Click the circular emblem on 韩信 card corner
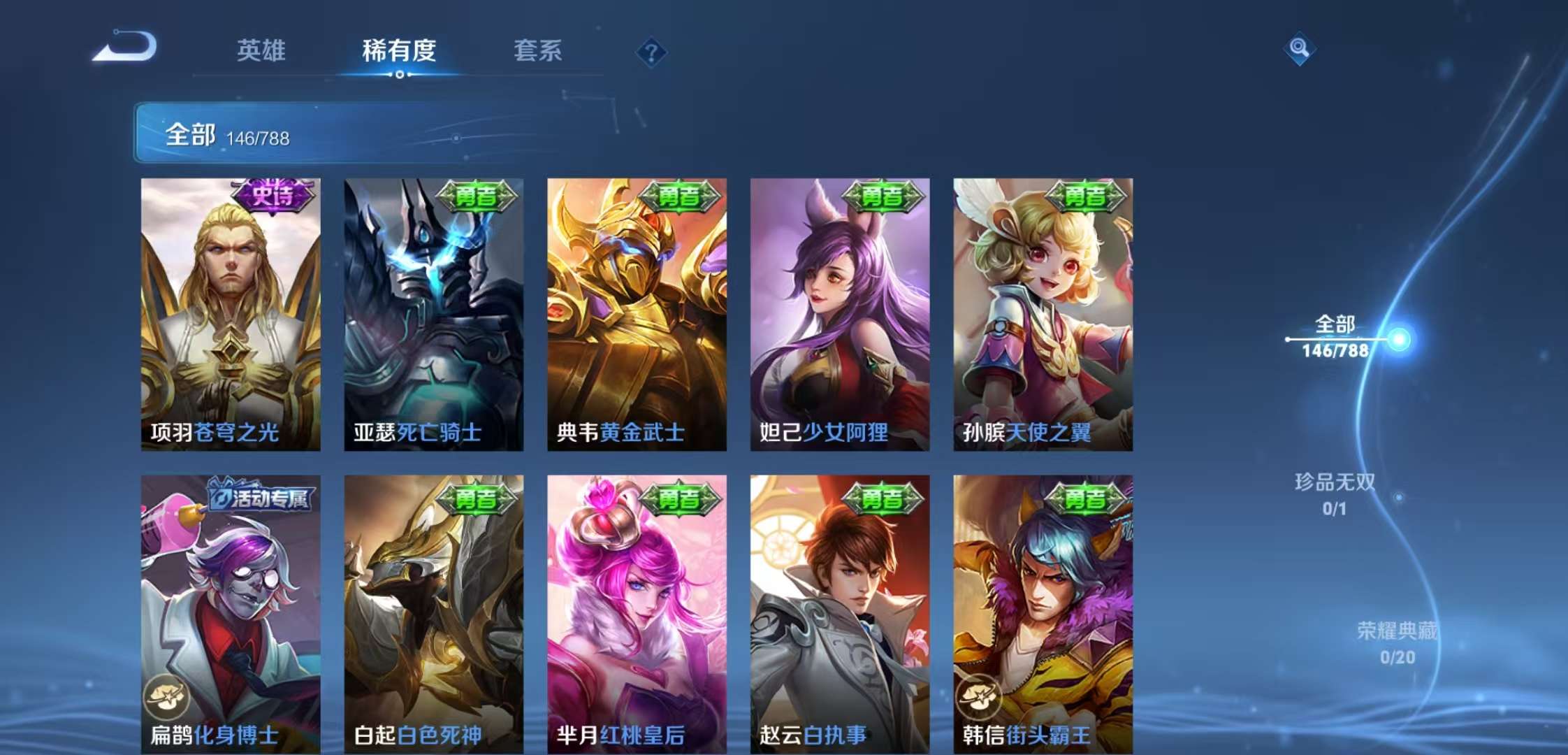 tap(980, 696)
